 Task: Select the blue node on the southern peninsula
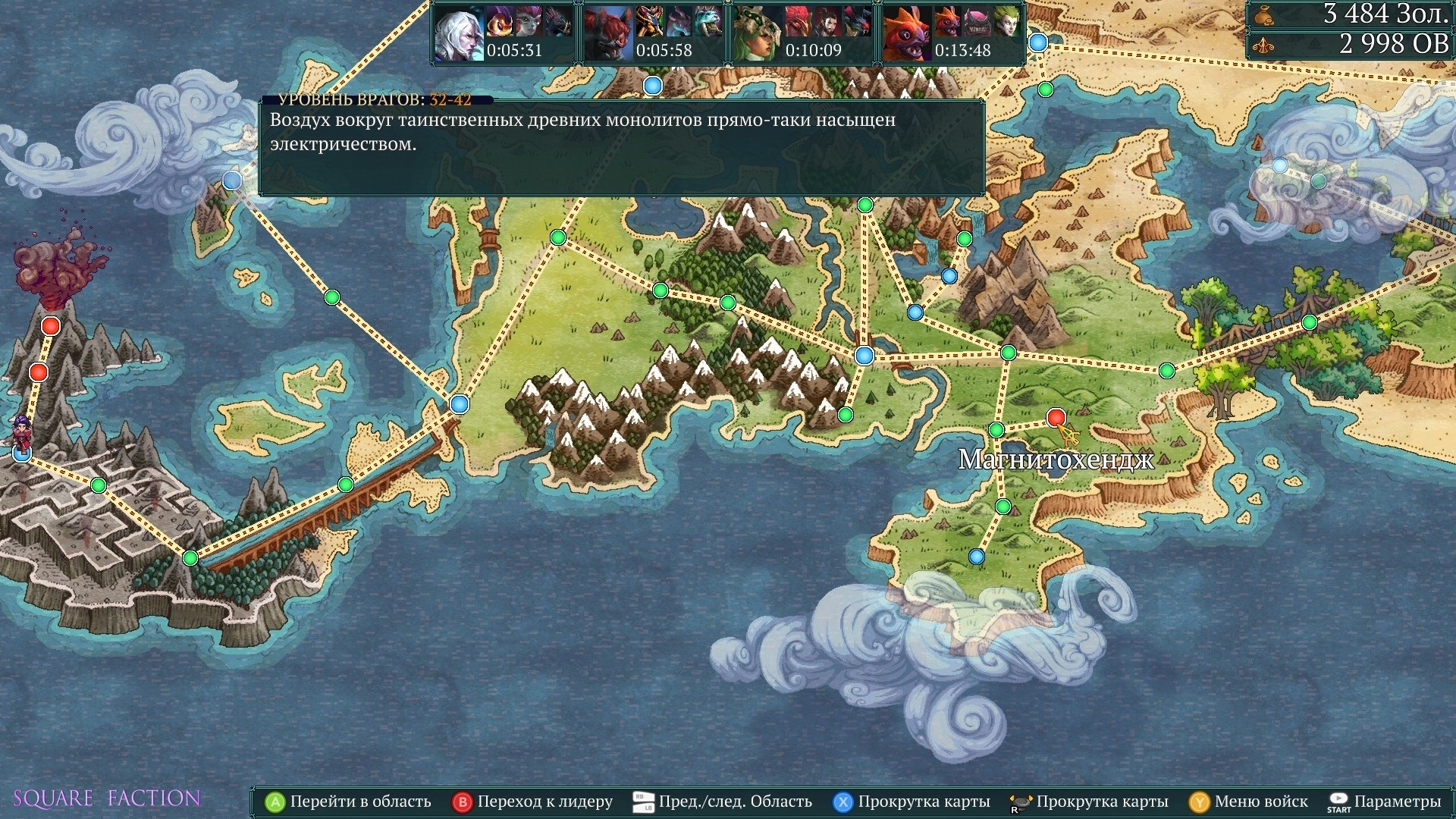click(x=977, y=557)
